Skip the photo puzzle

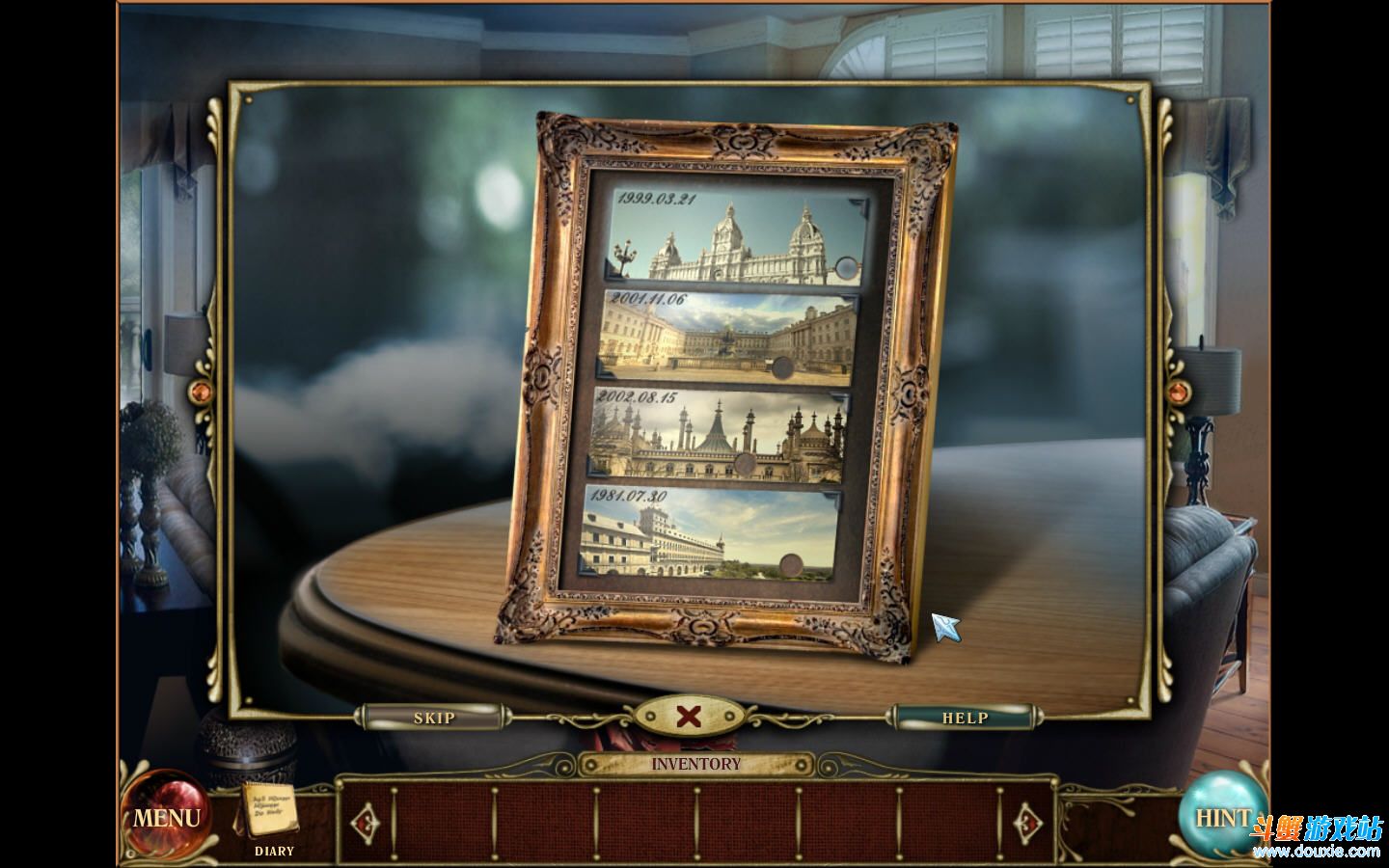pyautogui.click(x=433, y=718)
